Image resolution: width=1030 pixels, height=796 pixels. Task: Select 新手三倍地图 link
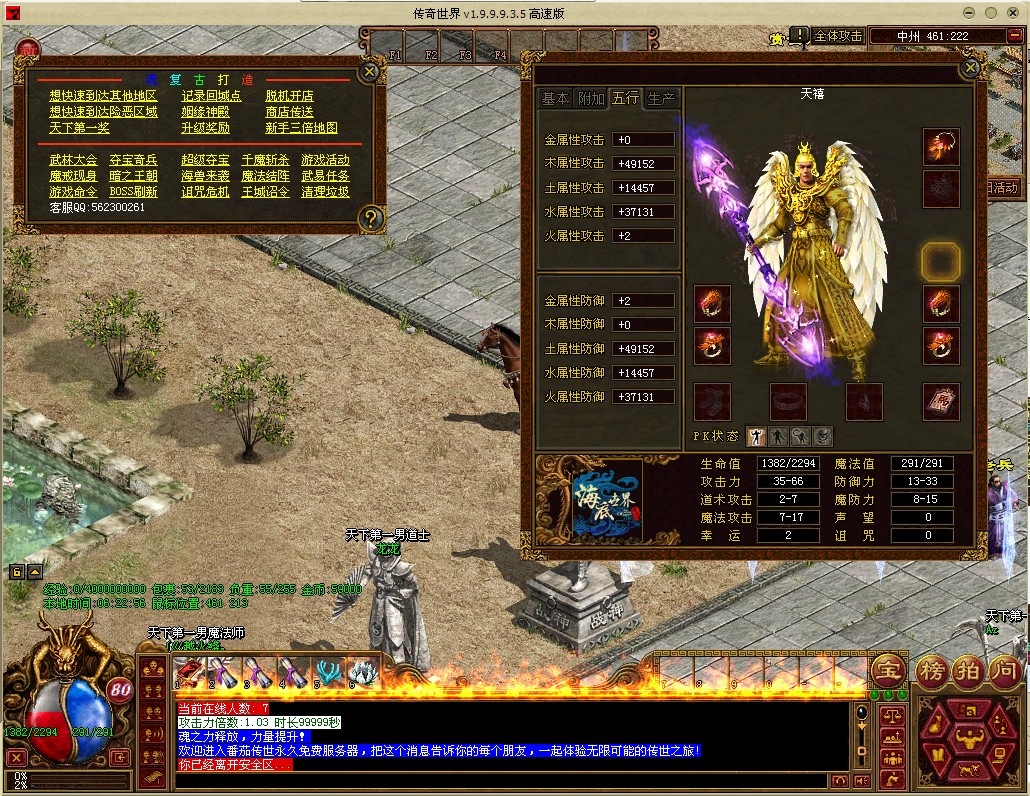(x=301, y=128)
